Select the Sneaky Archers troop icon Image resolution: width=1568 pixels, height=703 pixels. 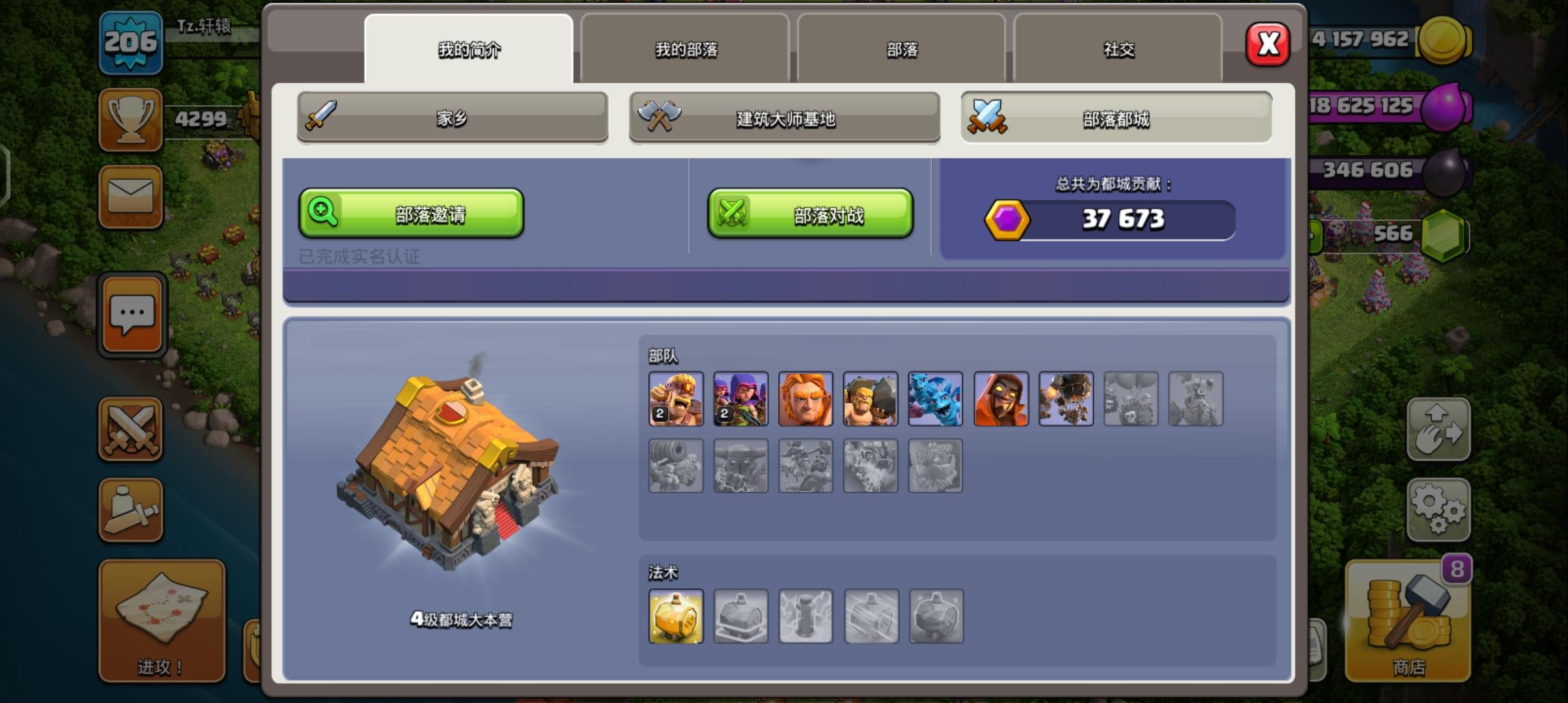coord(740,398)
